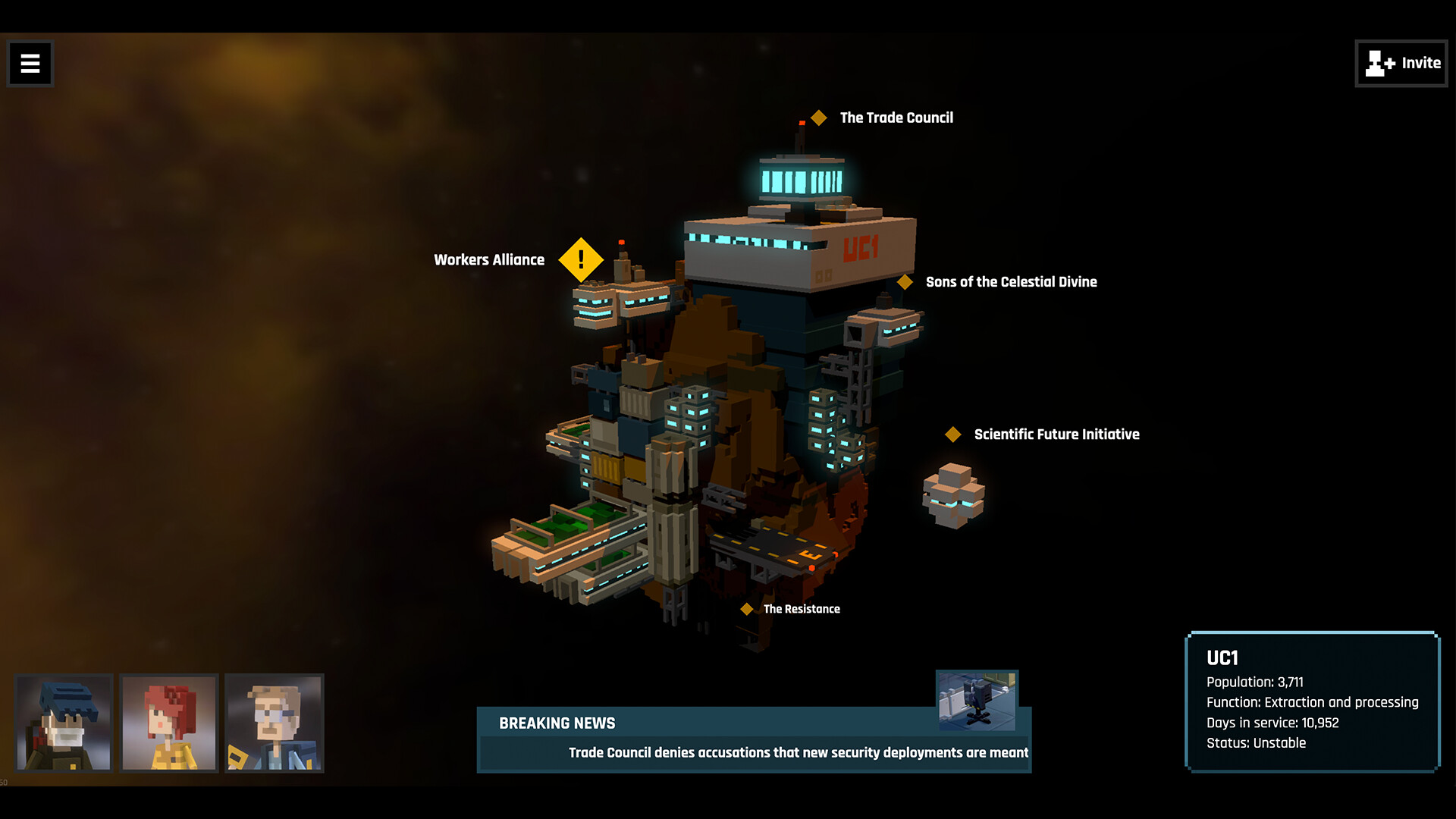Click the Workers Alliance warning alert icon
The height and width of the screenshot is (819, 1456).
pyautogui.click(x=580, y=259)
